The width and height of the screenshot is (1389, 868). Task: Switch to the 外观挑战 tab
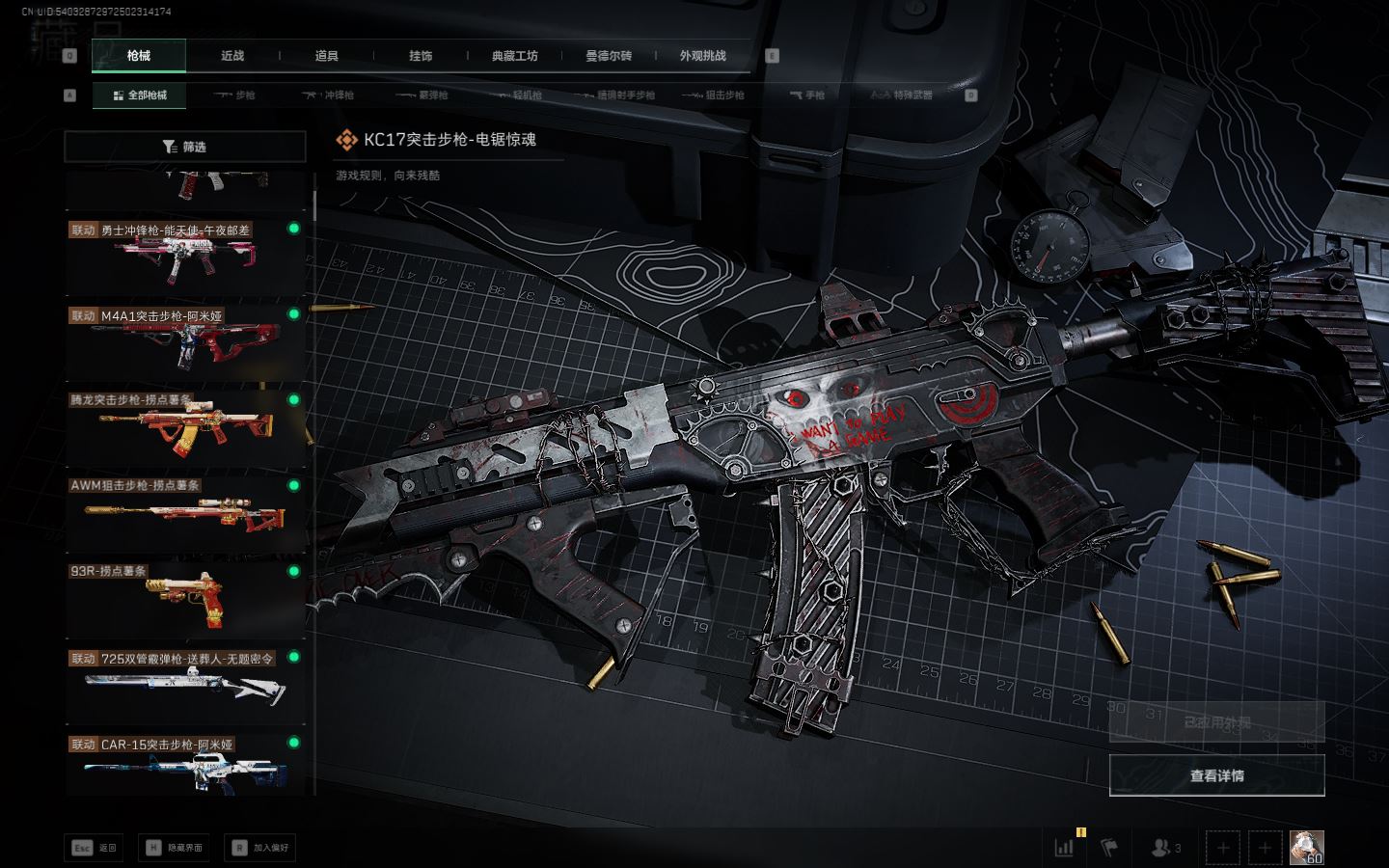coord(702,56)
